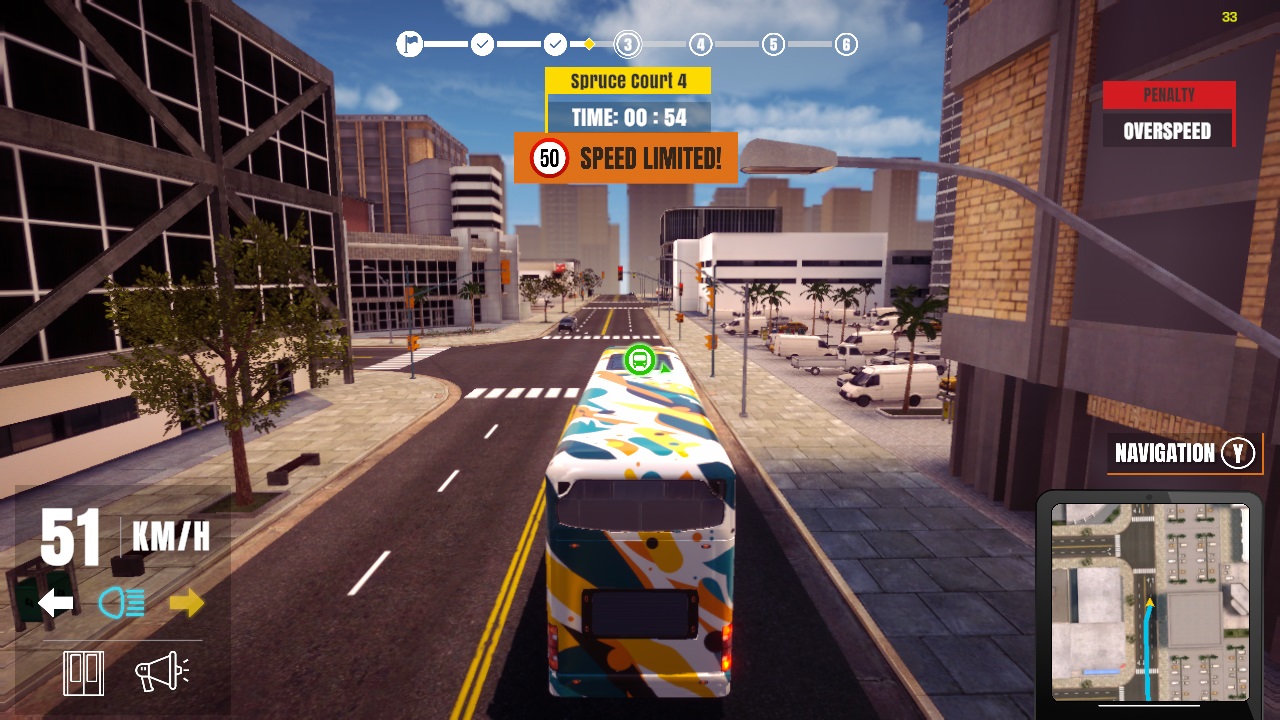The width and height of the screenshot is (1280, 720).
Task: Honk using the megaphone horn icon
Action: pos(160,672)
